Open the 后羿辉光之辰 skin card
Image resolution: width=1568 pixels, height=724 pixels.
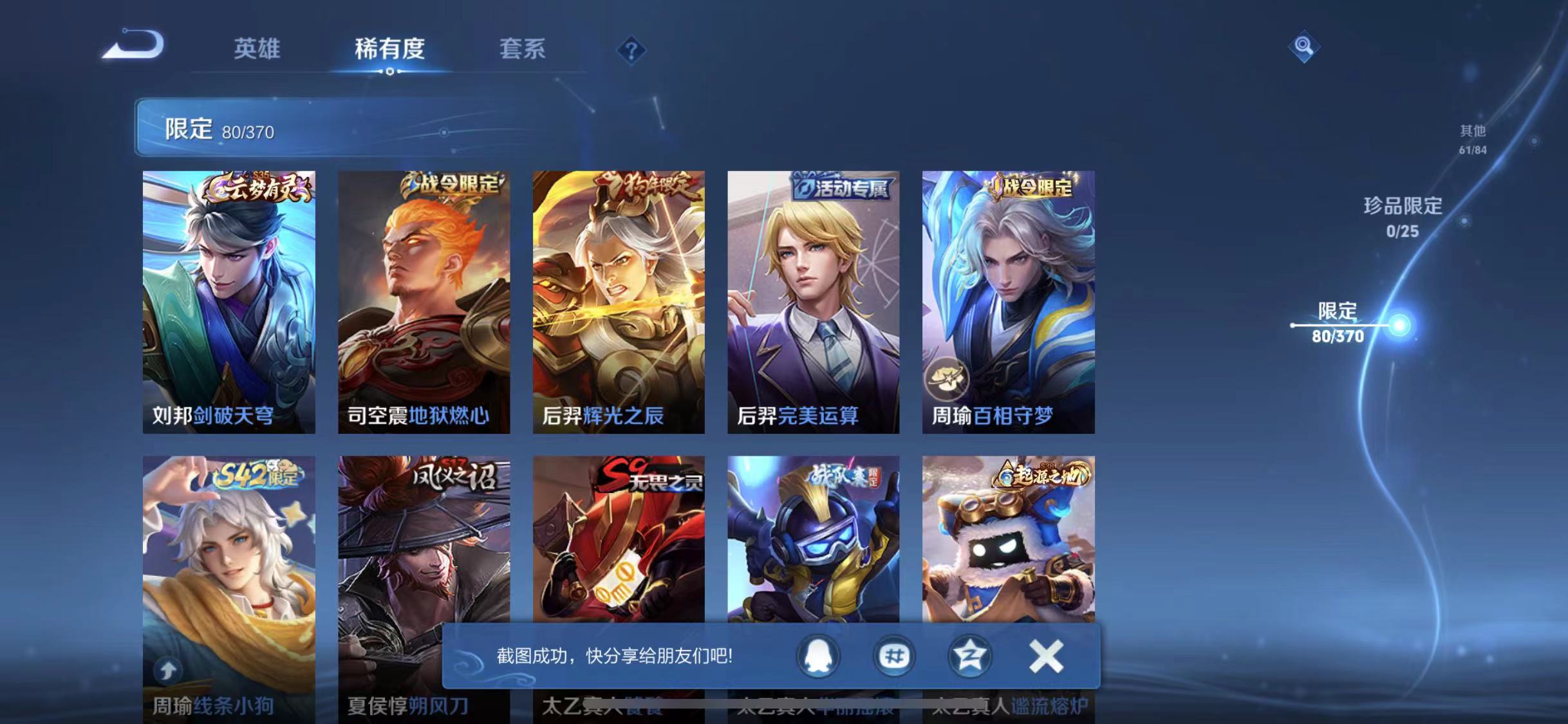(x=616, y=299)
